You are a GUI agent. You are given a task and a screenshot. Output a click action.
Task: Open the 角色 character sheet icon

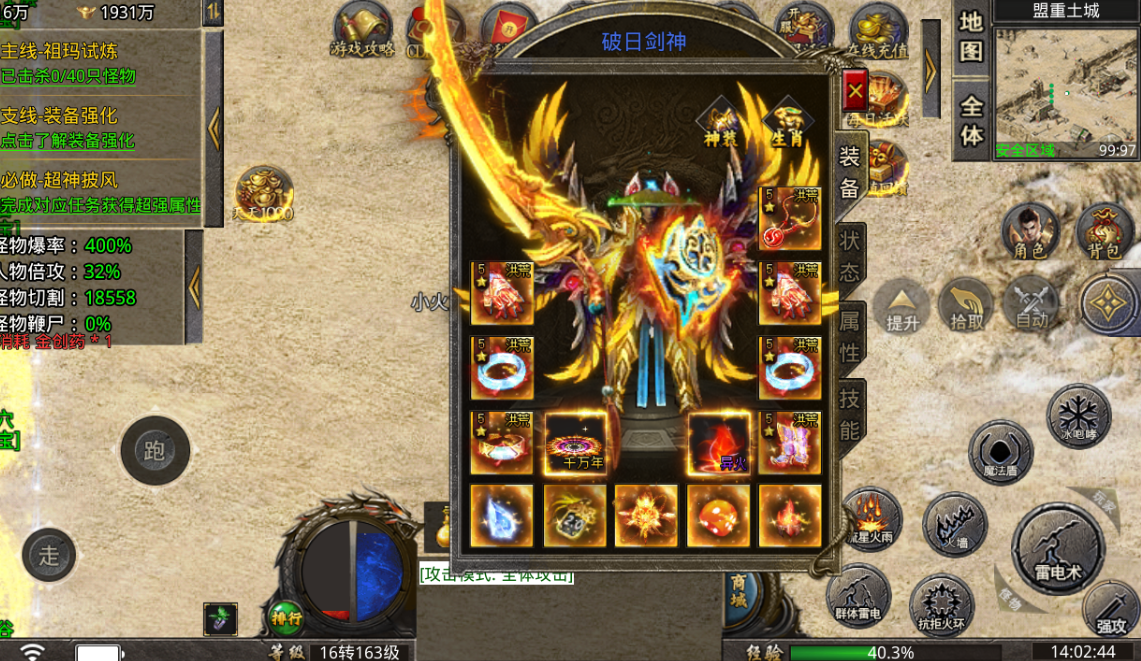click(1030, 233)
